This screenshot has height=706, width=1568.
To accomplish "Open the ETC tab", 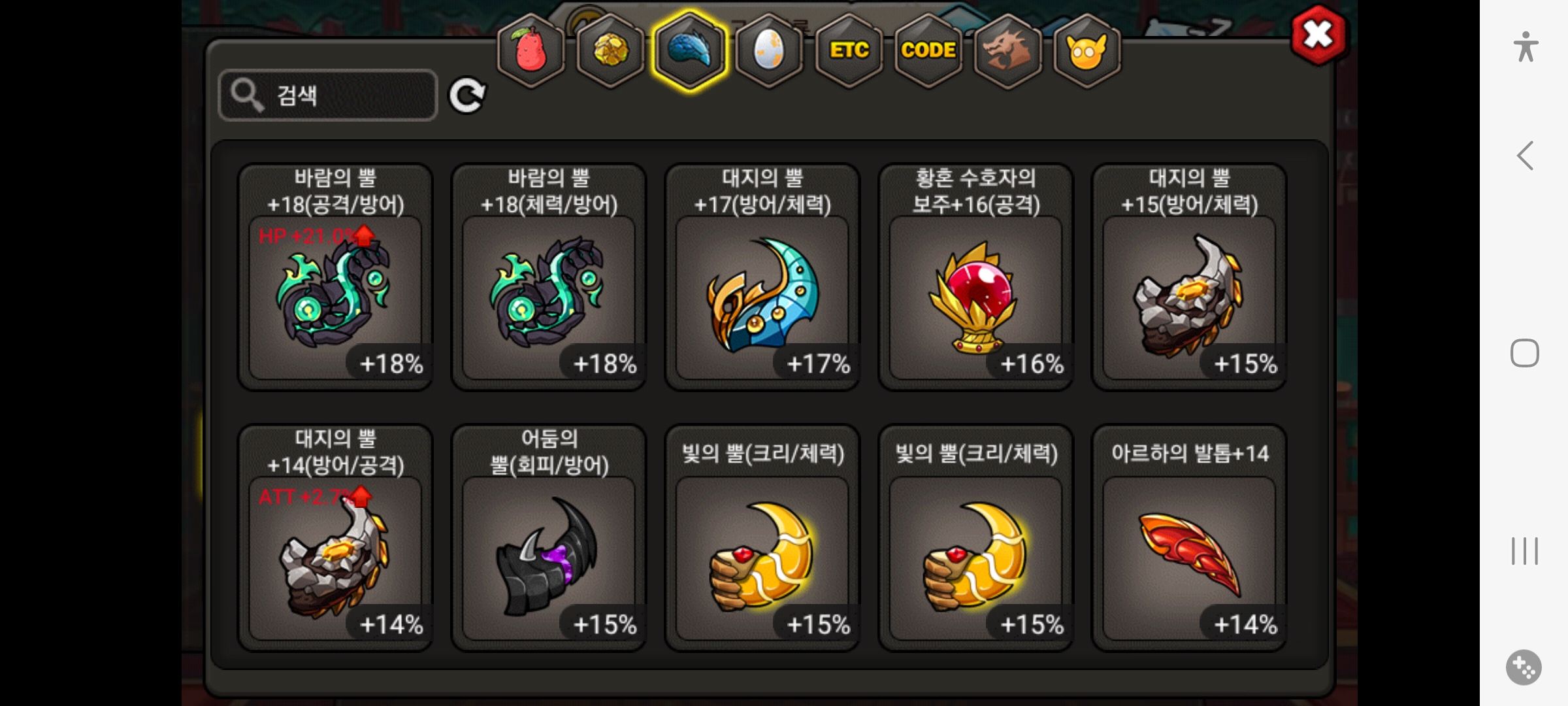I will click(x=849, y=50).
